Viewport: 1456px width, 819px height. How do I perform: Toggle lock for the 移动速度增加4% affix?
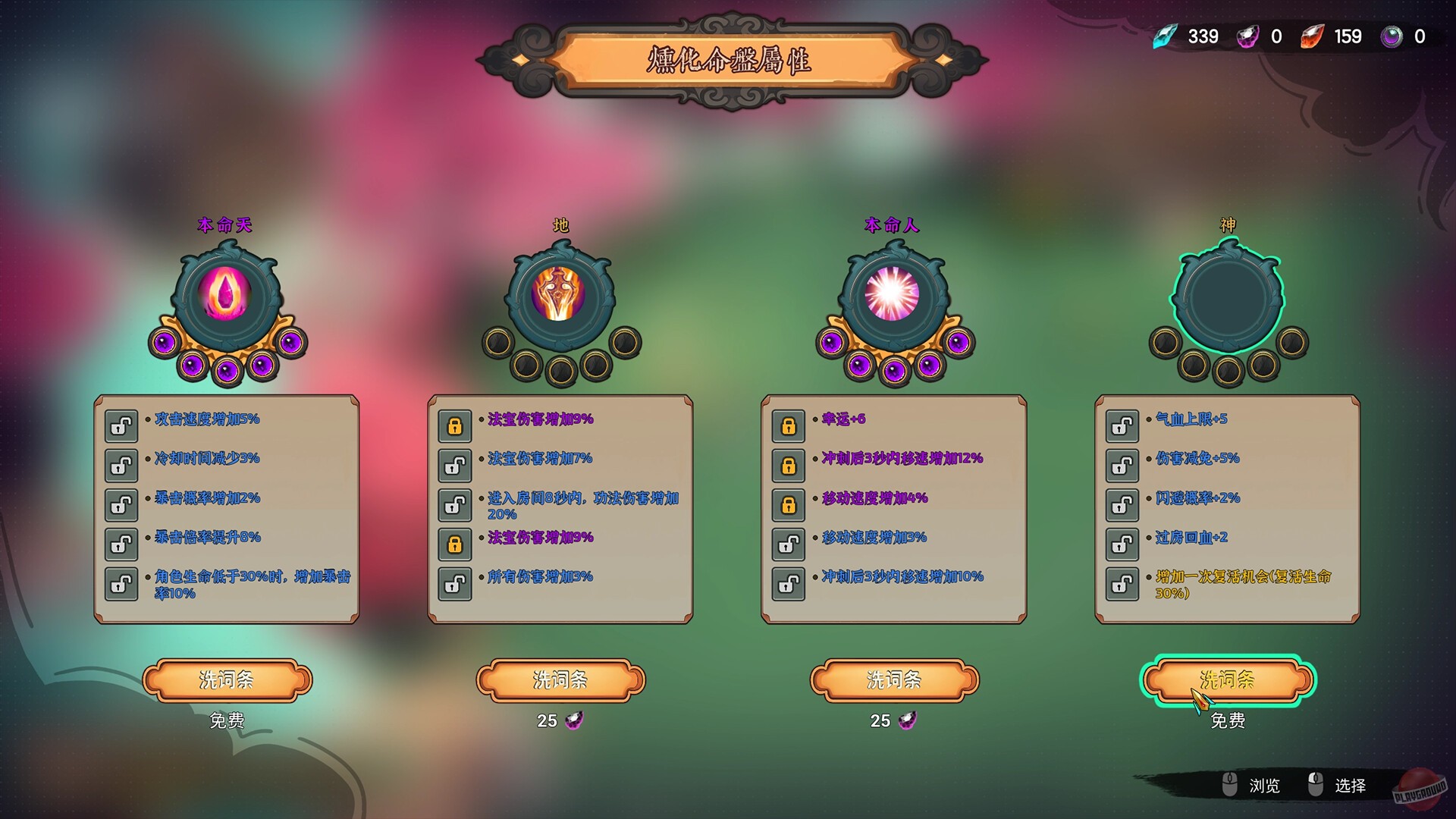(789, 504)
